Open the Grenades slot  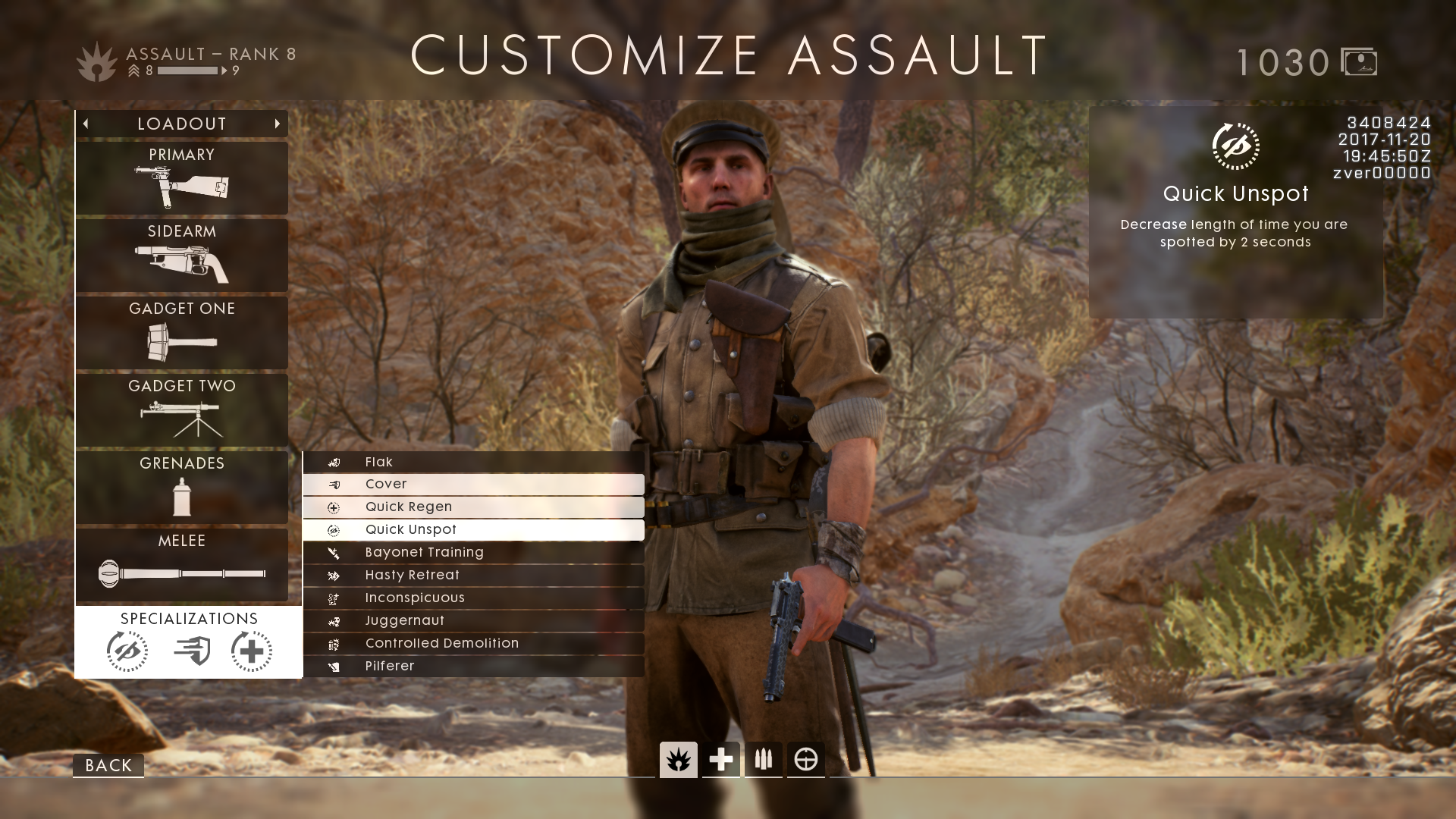182,488
